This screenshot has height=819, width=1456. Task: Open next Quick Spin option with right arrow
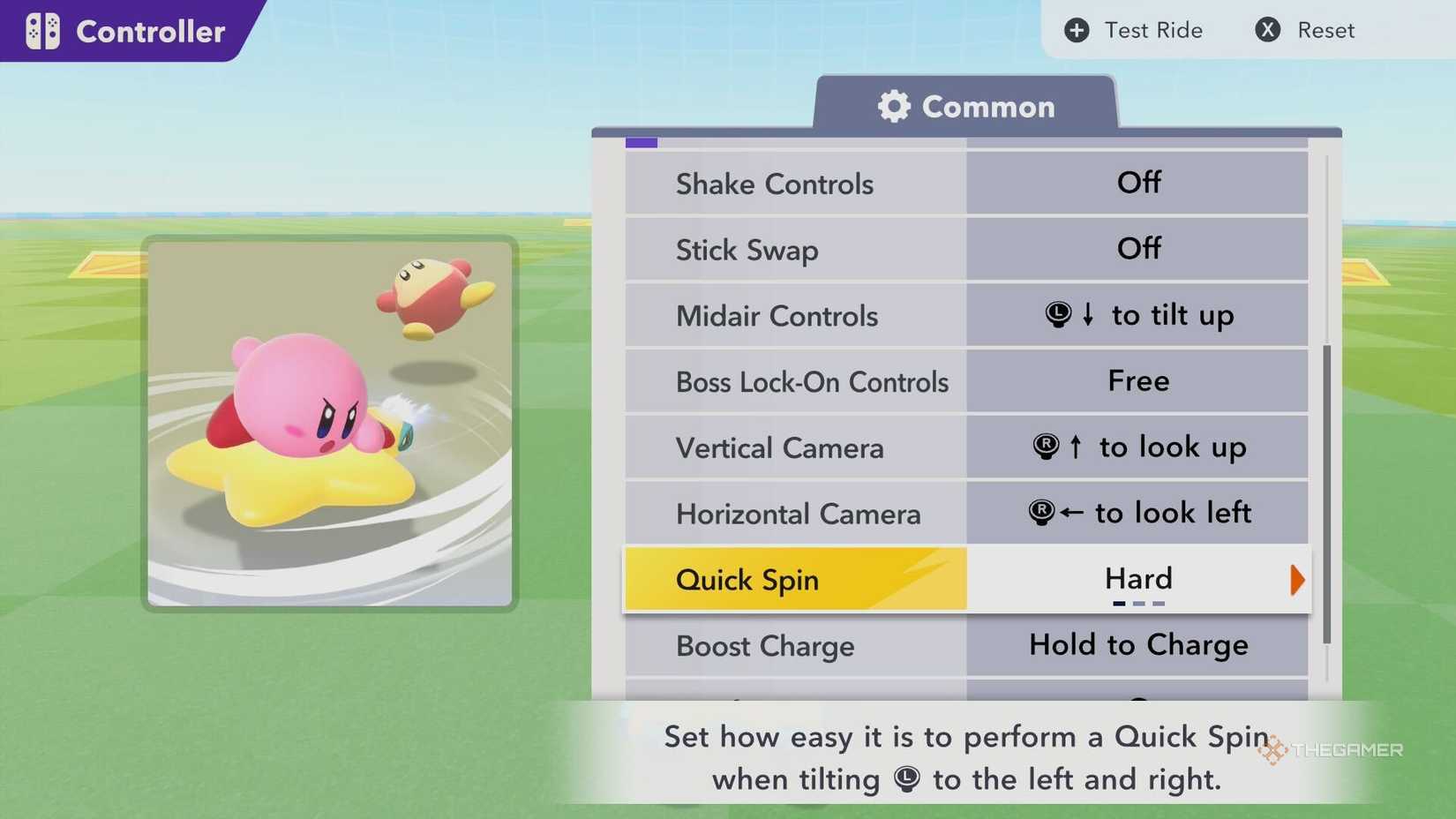1297,580
